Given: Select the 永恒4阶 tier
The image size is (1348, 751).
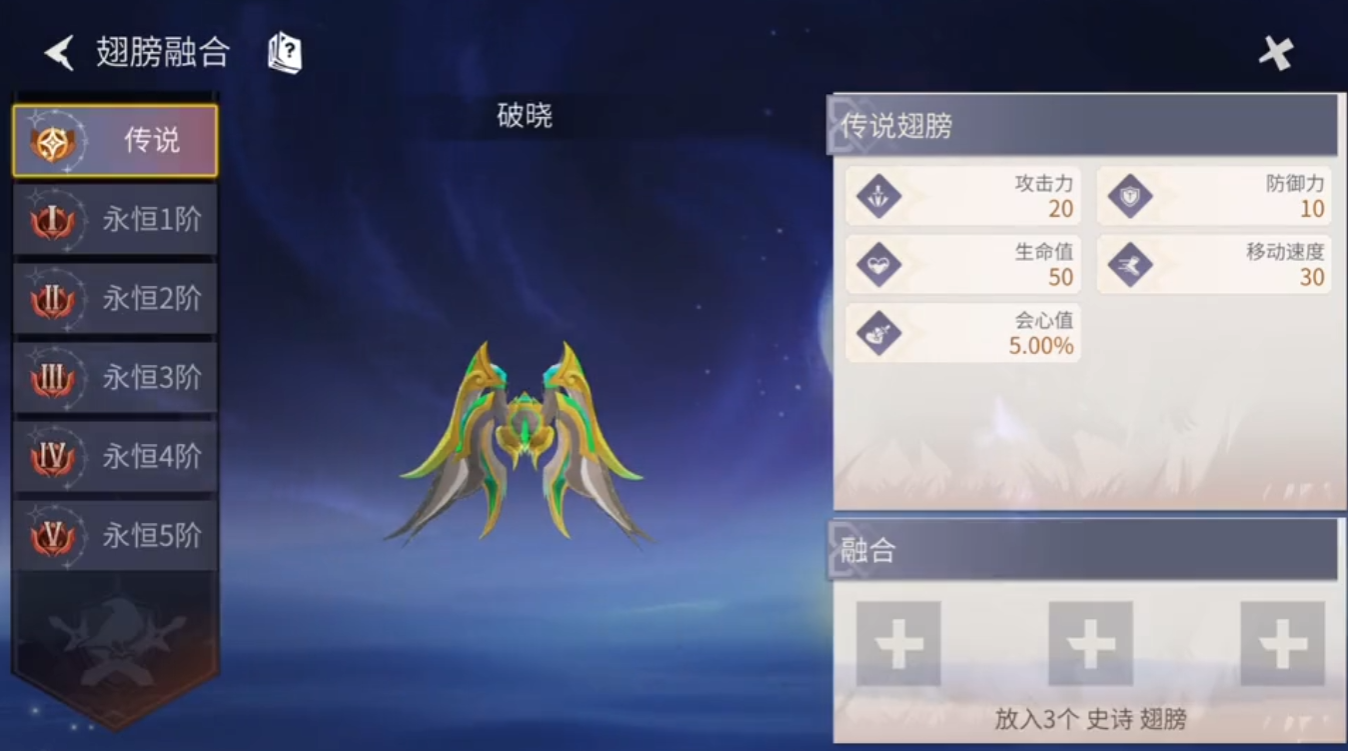Looking at the screenshot, I should coord(113,457).
